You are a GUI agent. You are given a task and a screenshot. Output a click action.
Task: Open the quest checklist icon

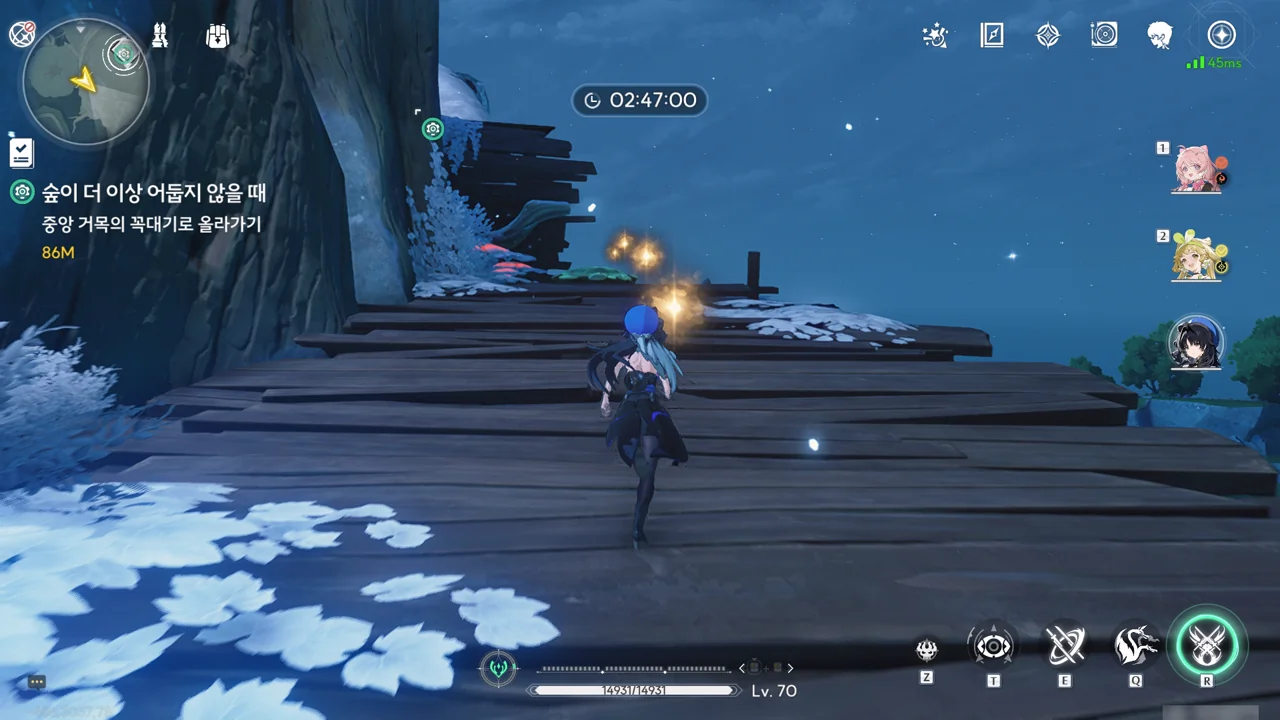21,152
